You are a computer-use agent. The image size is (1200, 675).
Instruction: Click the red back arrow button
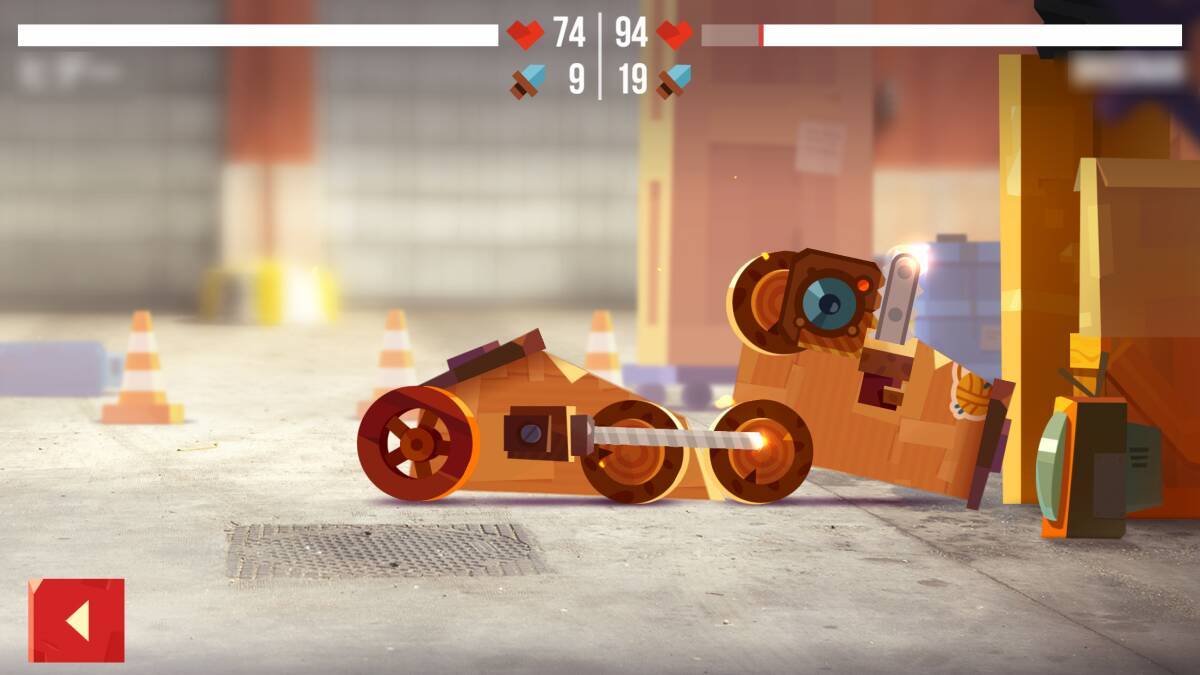coord(77,620)
